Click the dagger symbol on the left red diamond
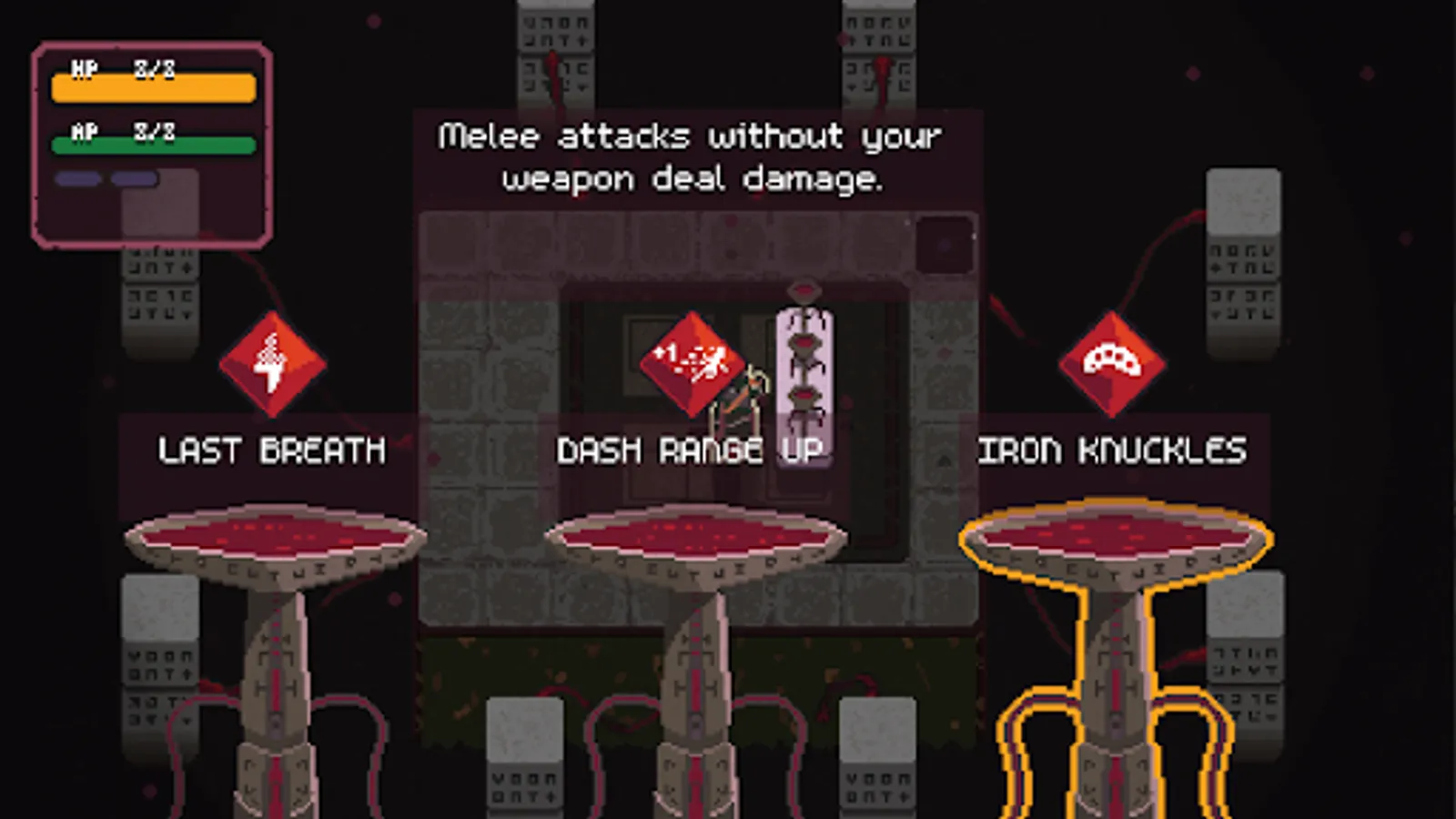The height and width of the screenshot is (819, 1456). (272, 362)
